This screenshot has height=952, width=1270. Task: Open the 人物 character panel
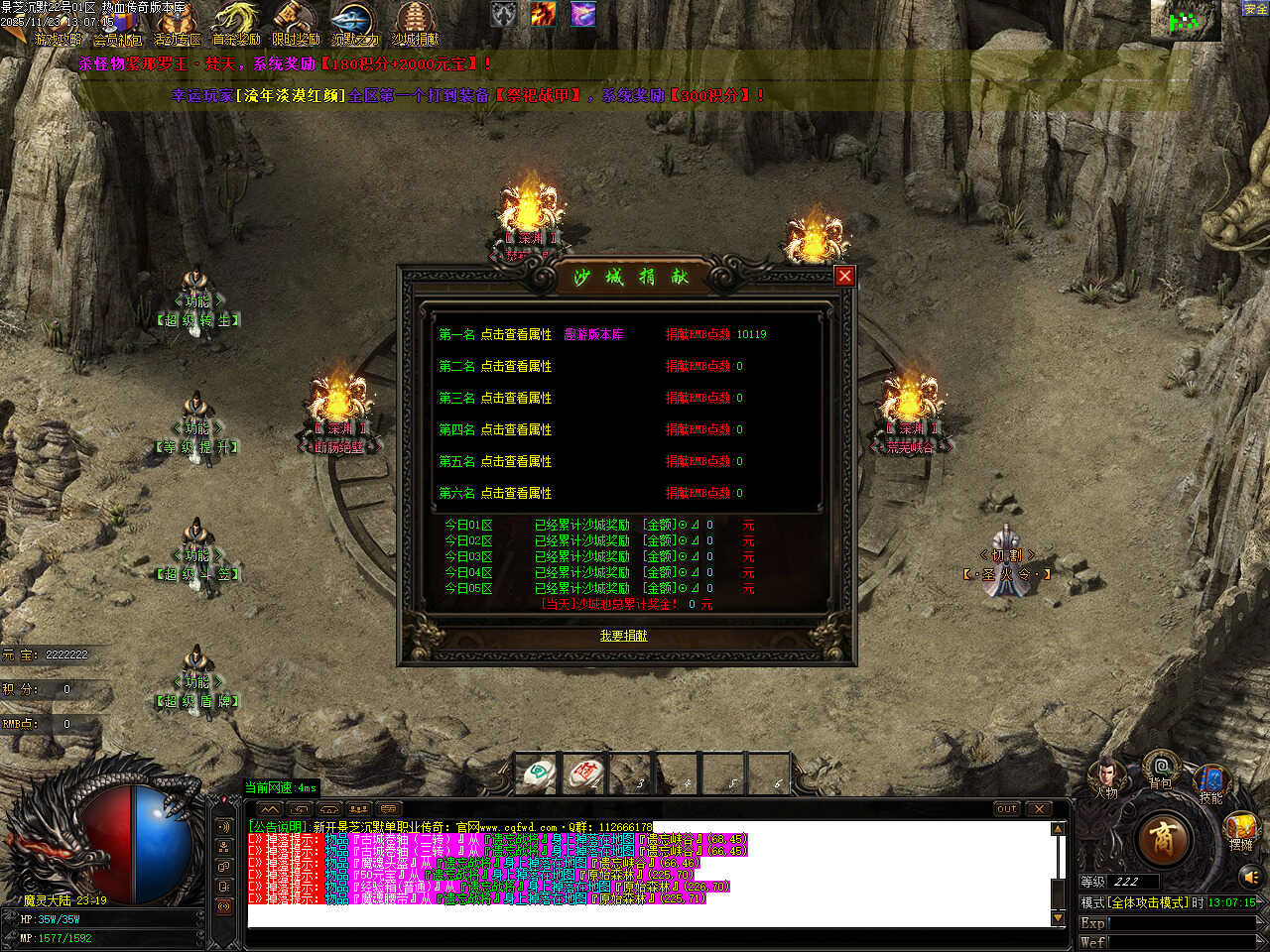(x=1106, y=777)
